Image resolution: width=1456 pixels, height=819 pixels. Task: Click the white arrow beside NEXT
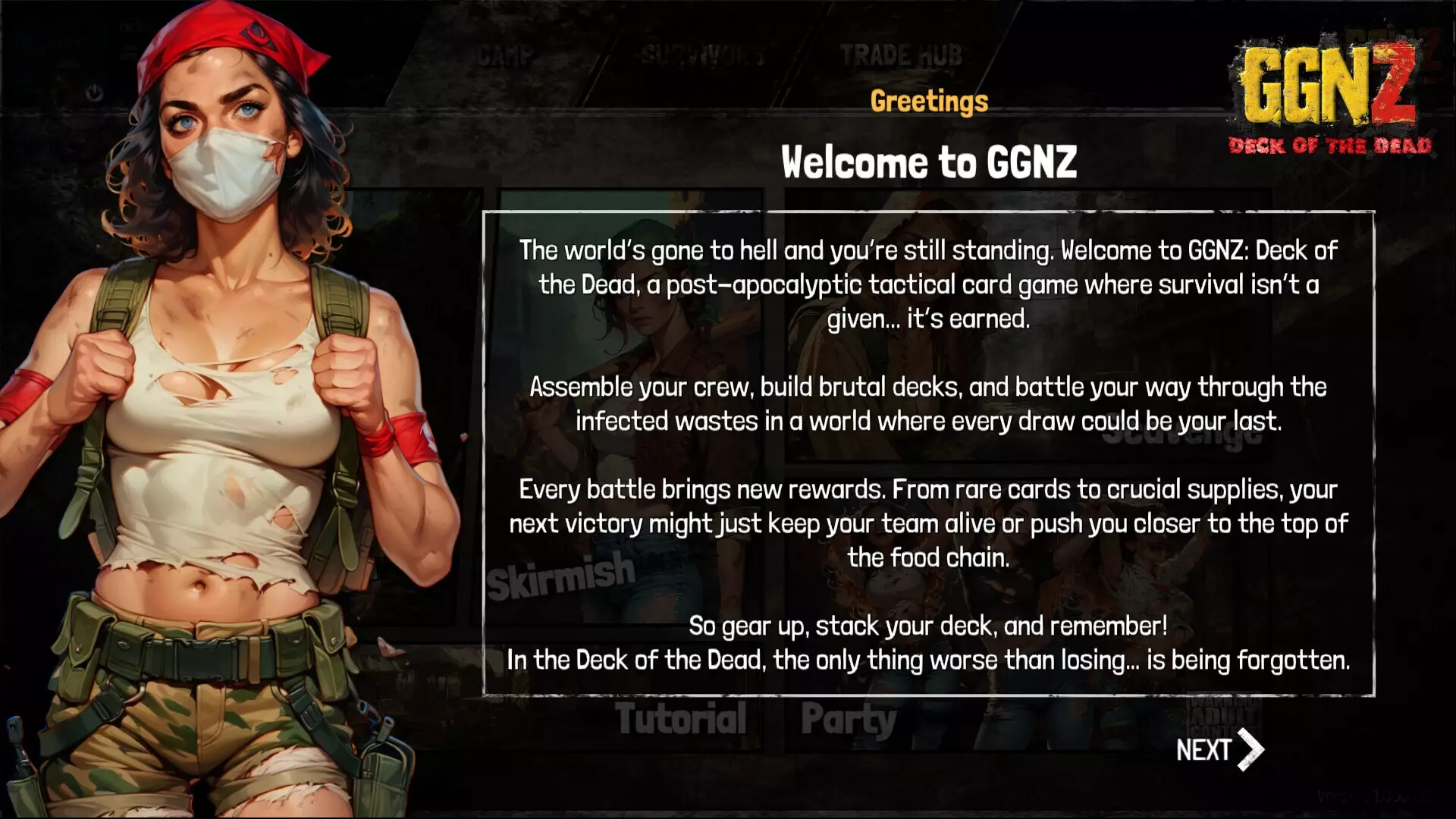[1250, 750]
